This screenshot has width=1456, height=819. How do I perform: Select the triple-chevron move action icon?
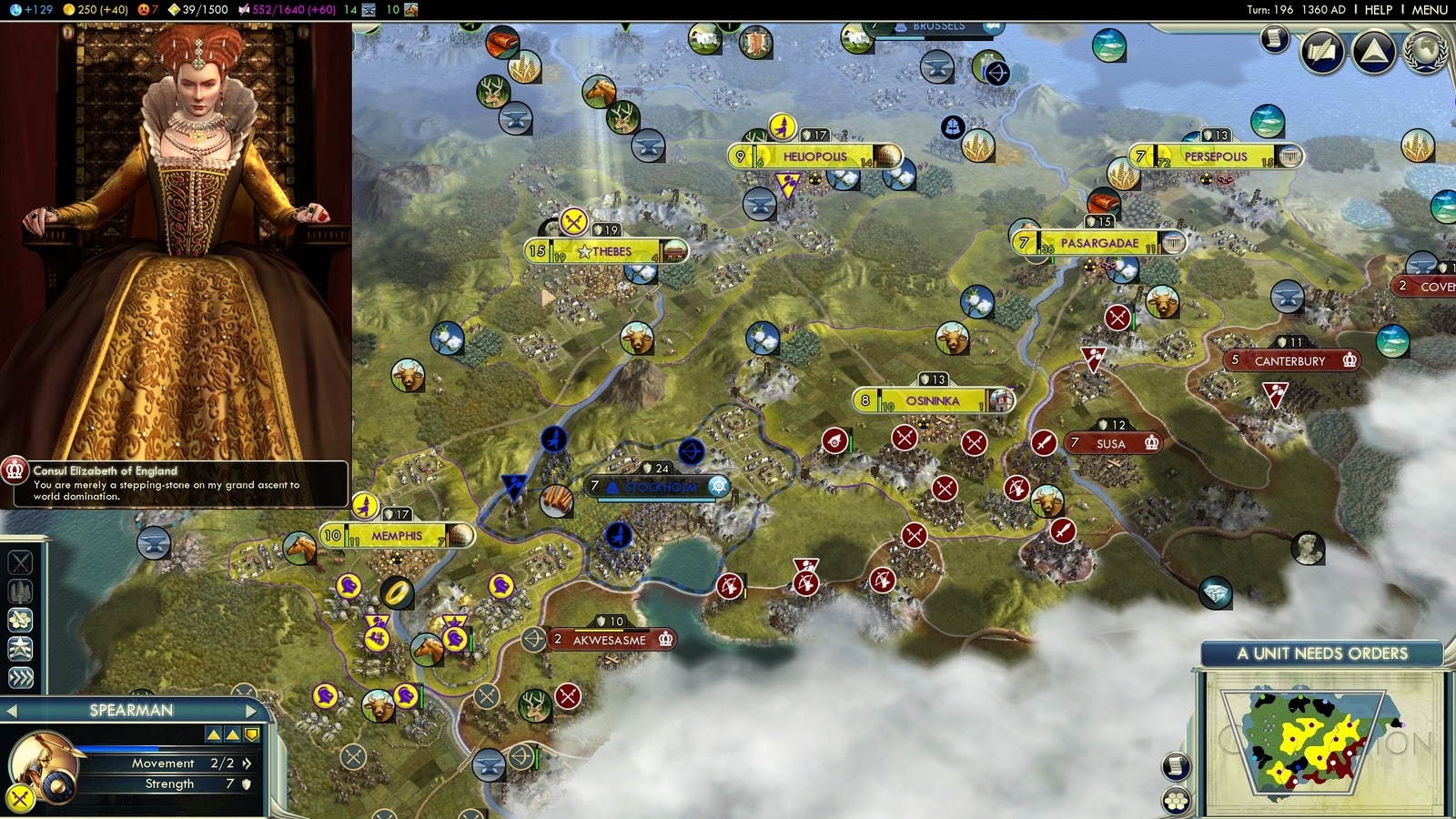tap(18, 673)
